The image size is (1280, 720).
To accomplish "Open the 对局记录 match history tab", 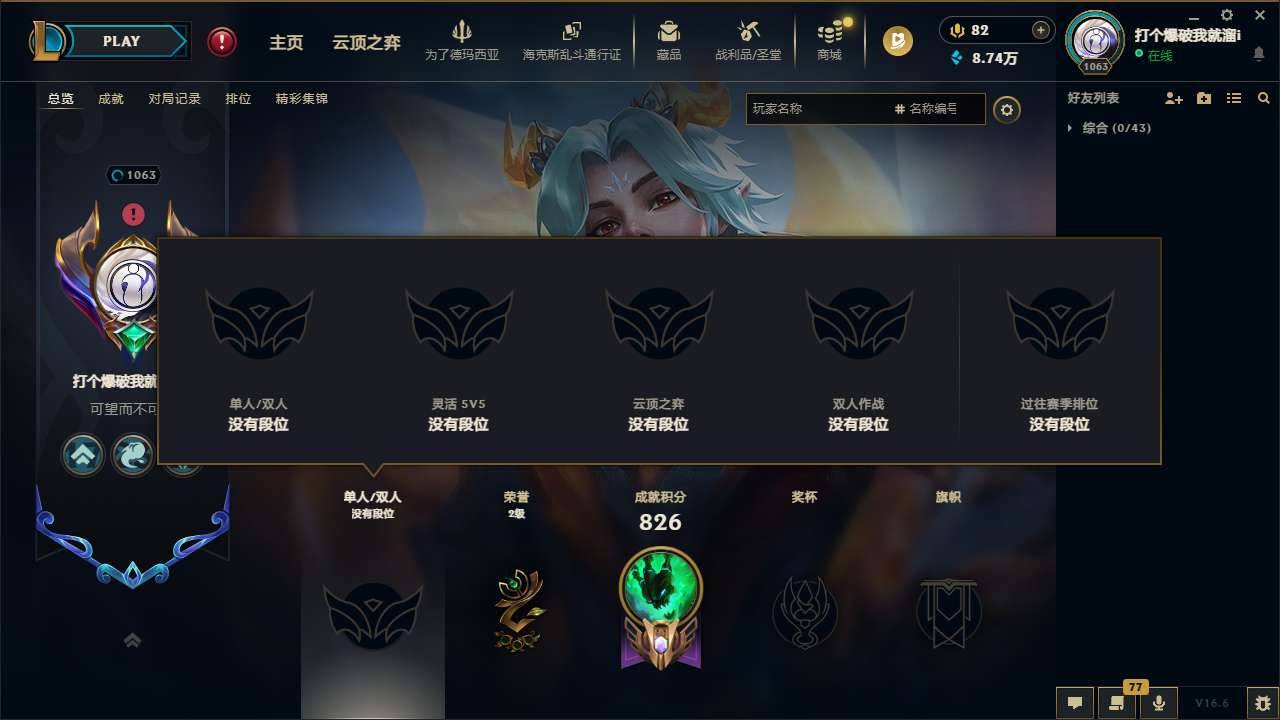I will 175,99.
